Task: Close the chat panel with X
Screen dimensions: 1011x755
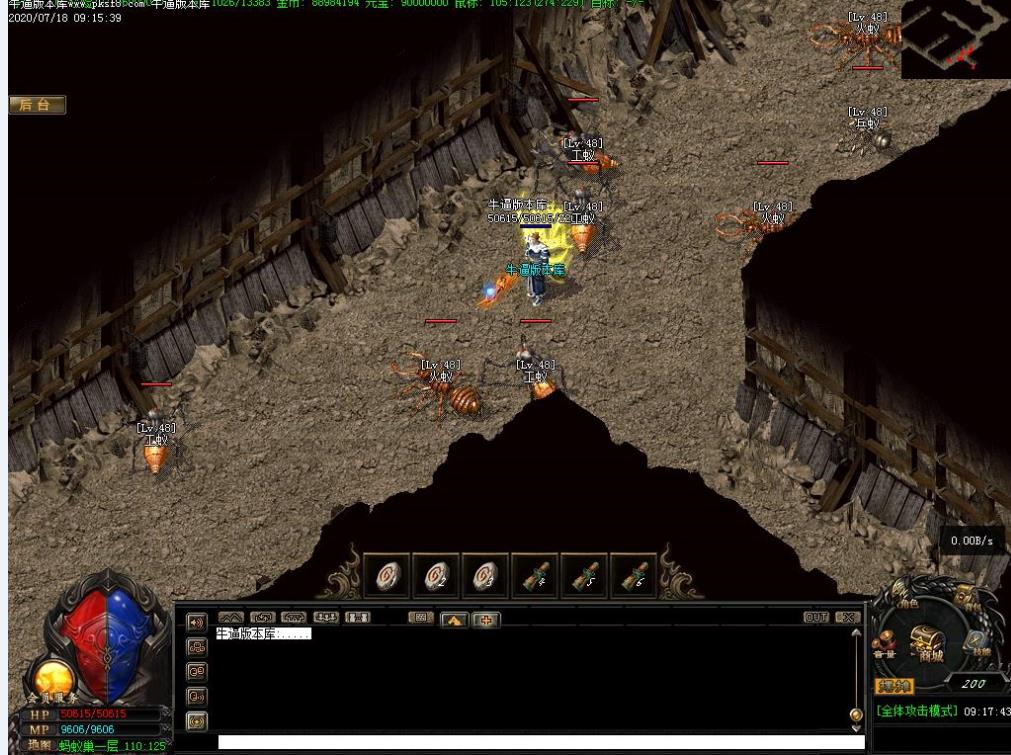Action: click(847, 618)
